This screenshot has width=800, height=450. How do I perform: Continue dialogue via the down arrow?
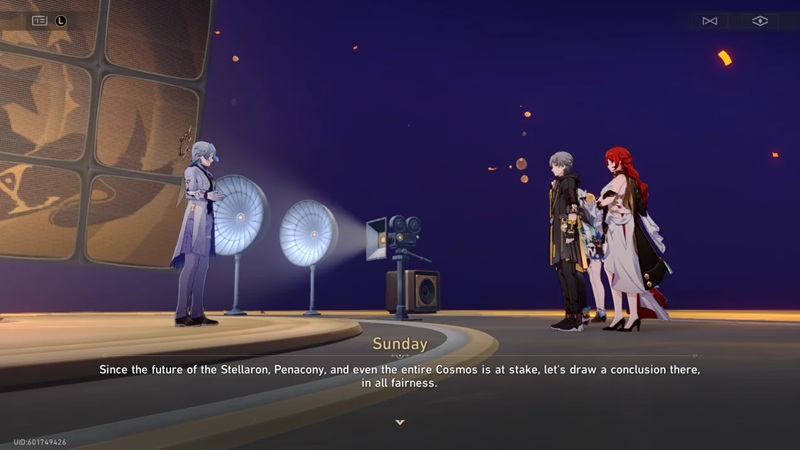pyautogui.click(x=400, y=422)
